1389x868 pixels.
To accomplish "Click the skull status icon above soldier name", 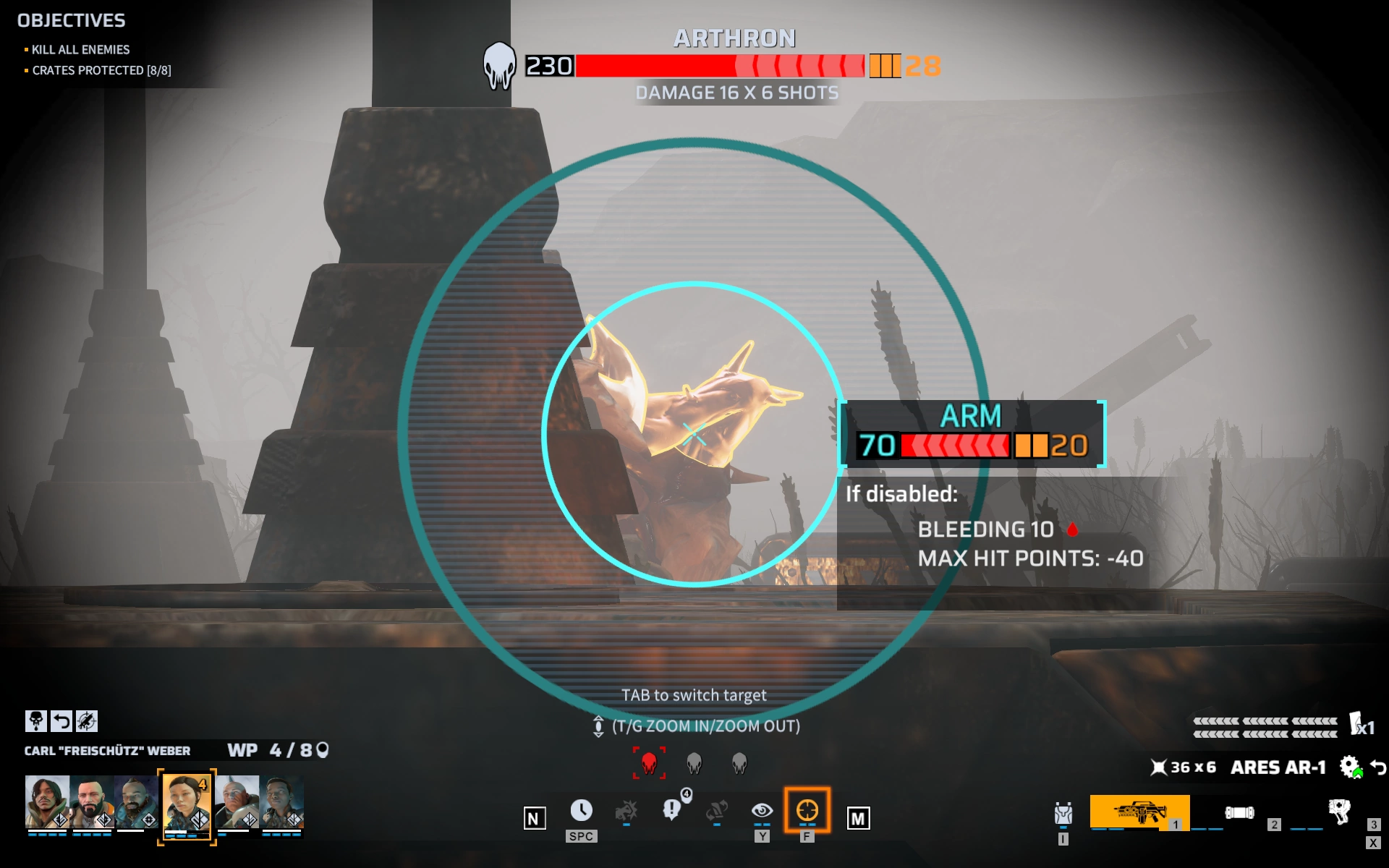I will (35, 721).
